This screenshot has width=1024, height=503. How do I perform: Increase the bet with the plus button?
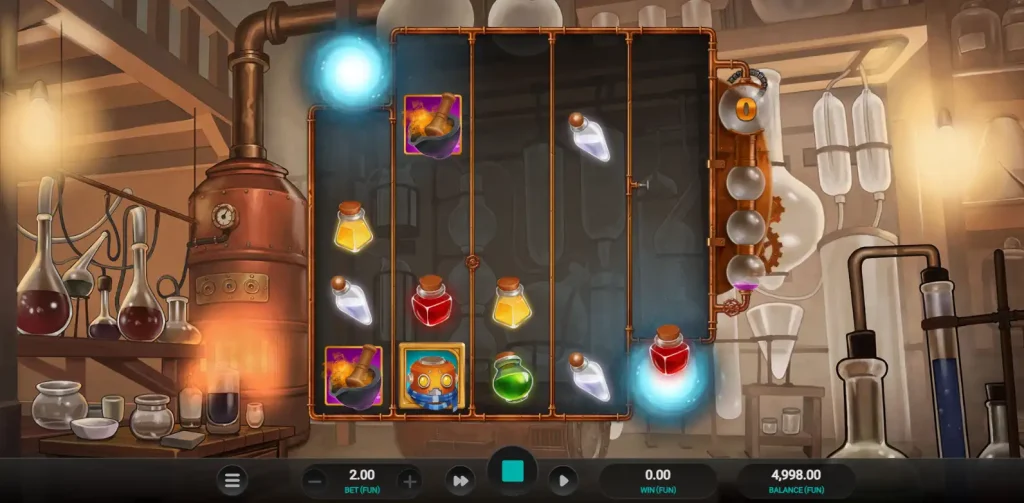[x=409, y=480]
